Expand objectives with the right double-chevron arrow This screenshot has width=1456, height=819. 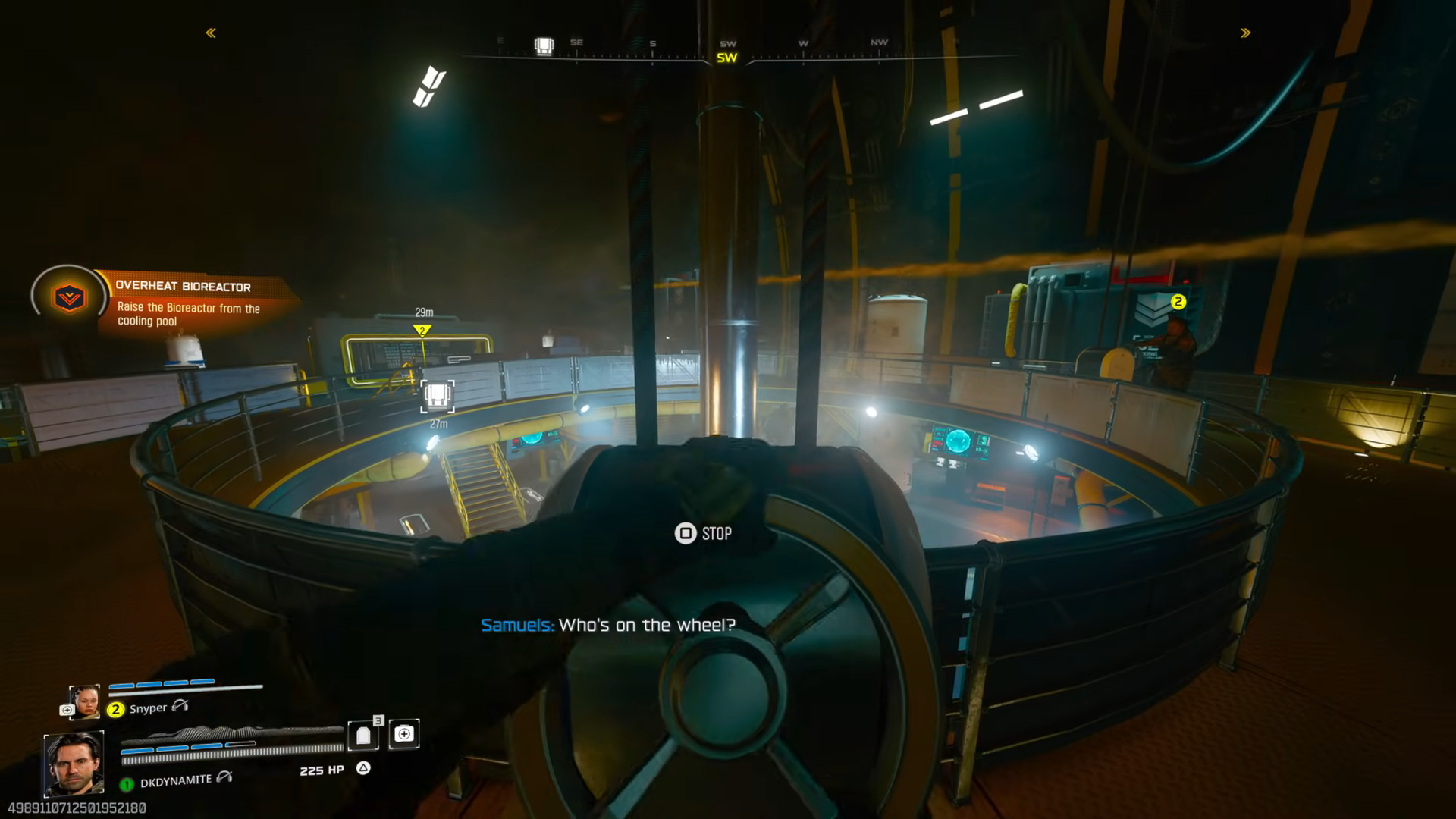(1244, 32)
